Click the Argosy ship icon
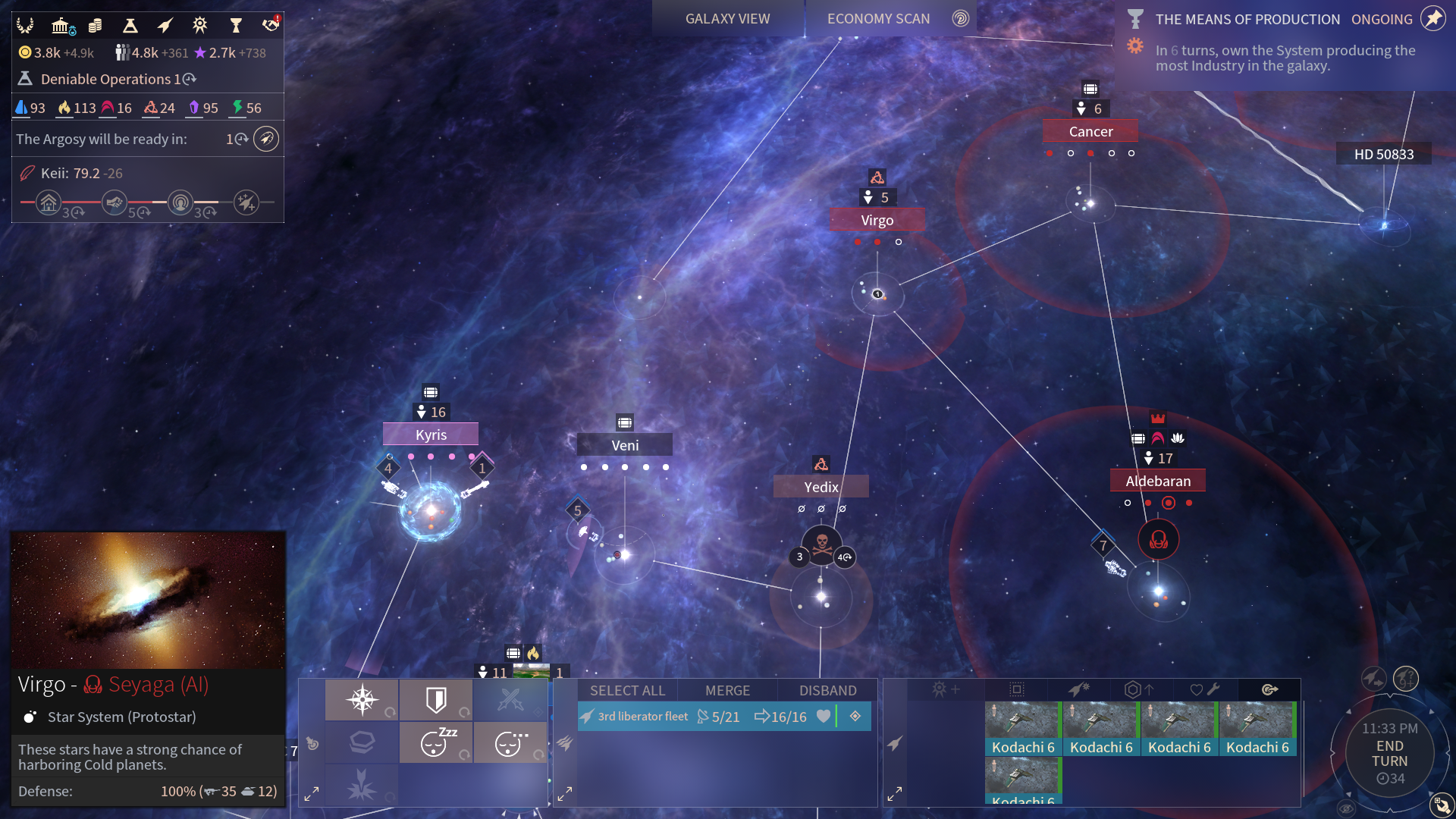Viewport: 1456px width, 819px height. [266, 139]
